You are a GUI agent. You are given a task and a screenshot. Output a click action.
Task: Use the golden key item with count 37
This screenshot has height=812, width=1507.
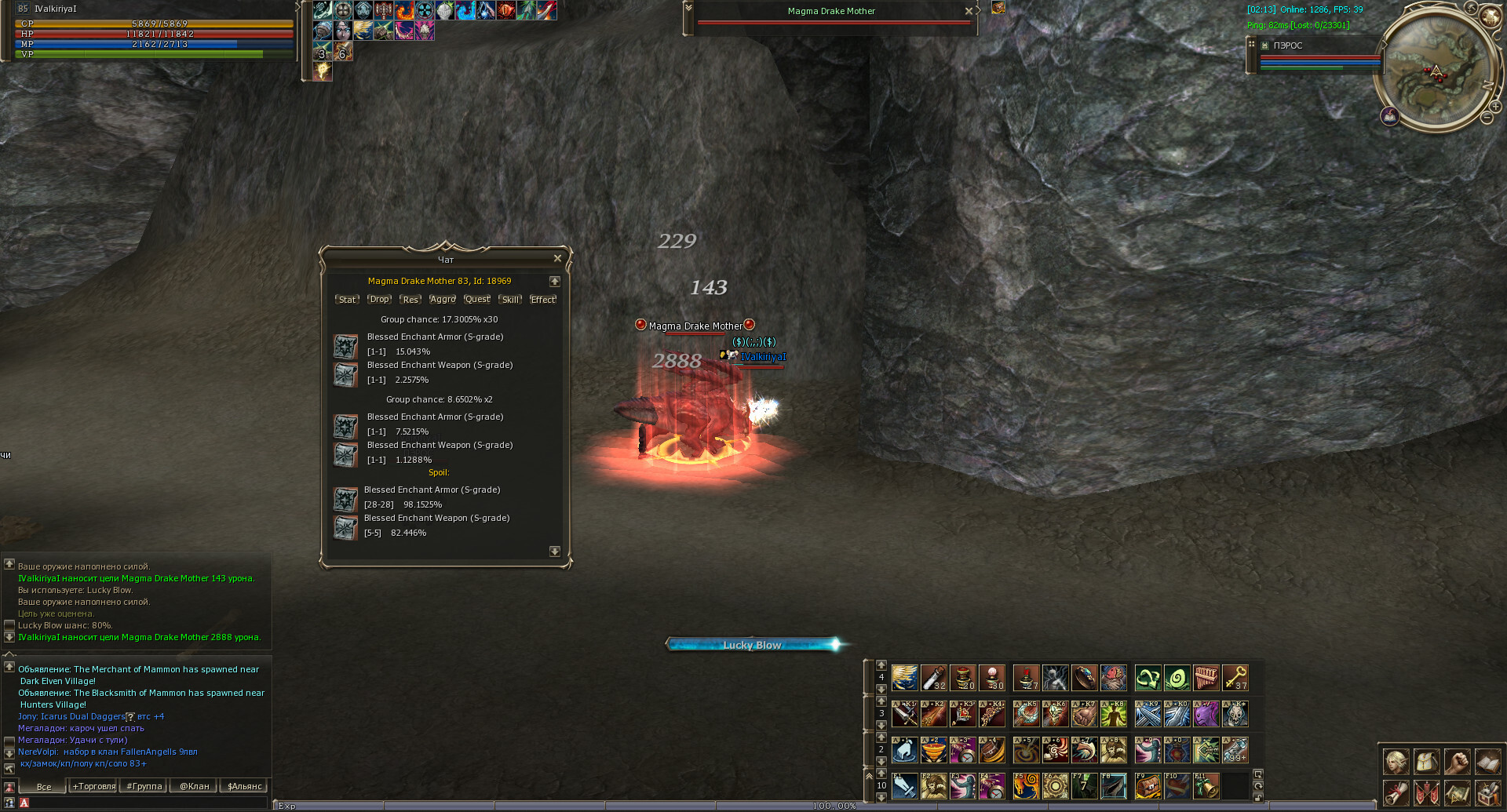1235,677
